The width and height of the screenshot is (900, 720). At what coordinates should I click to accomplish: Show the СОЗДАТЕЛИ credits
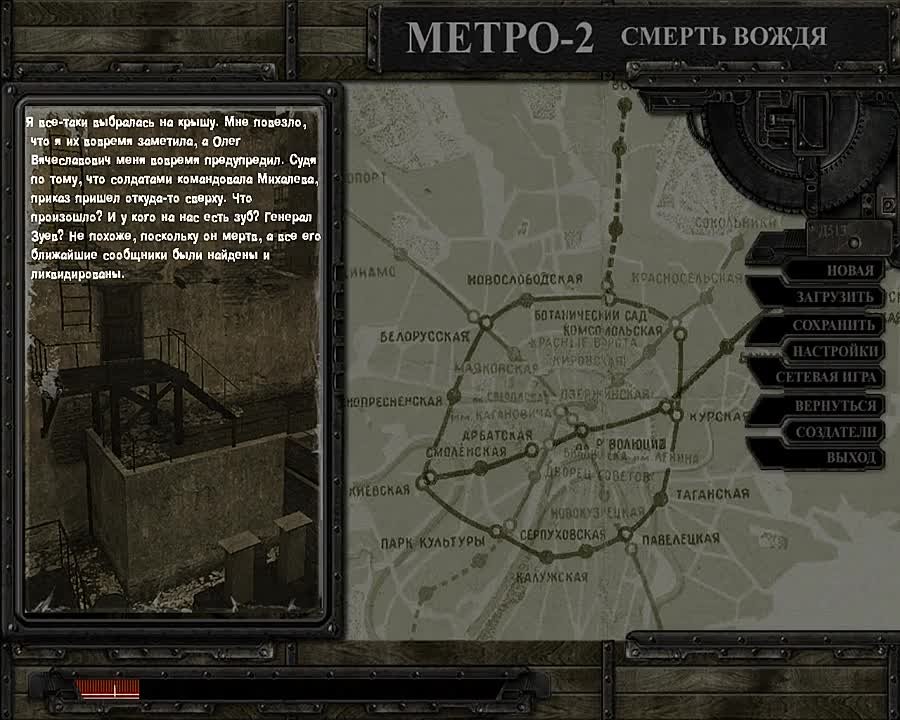click(836, 432)
